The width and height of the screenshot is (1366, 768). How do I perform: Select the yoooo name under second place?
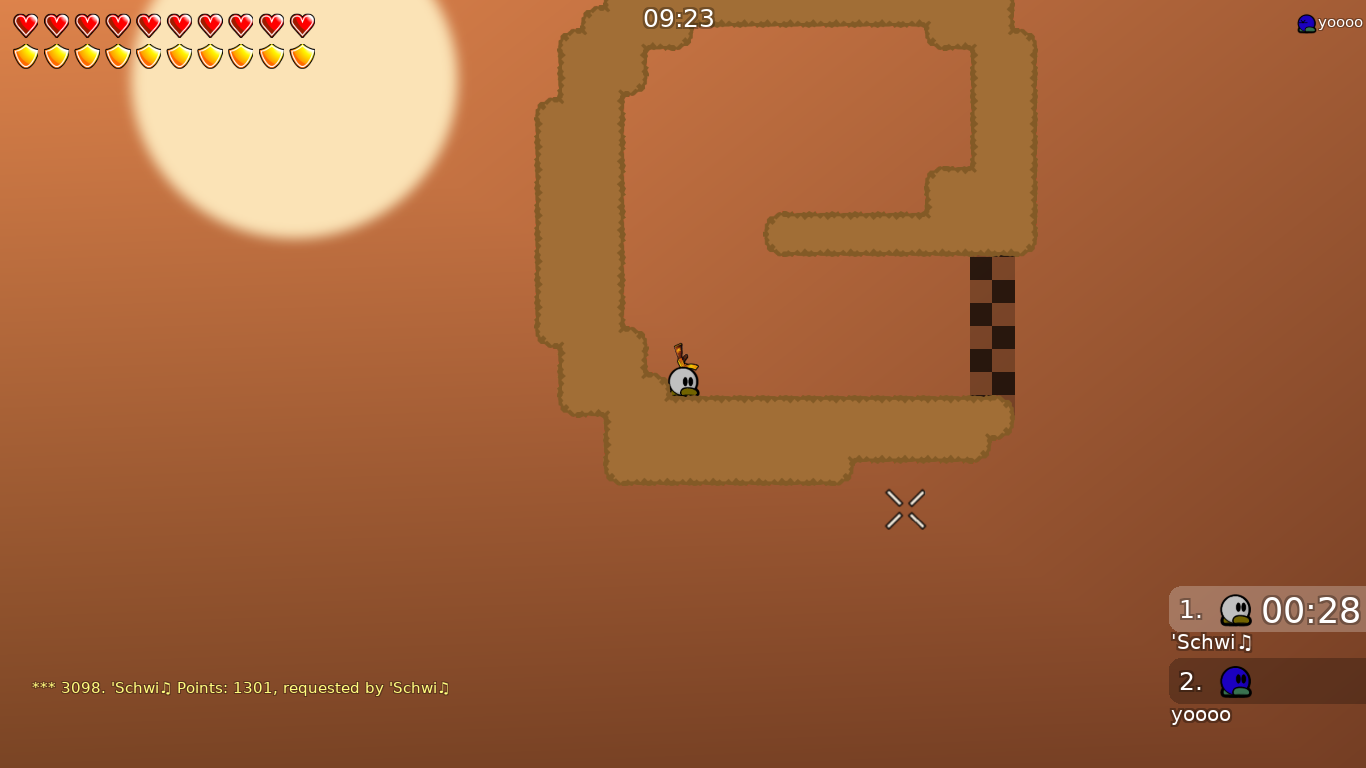tap(1200, 714)
